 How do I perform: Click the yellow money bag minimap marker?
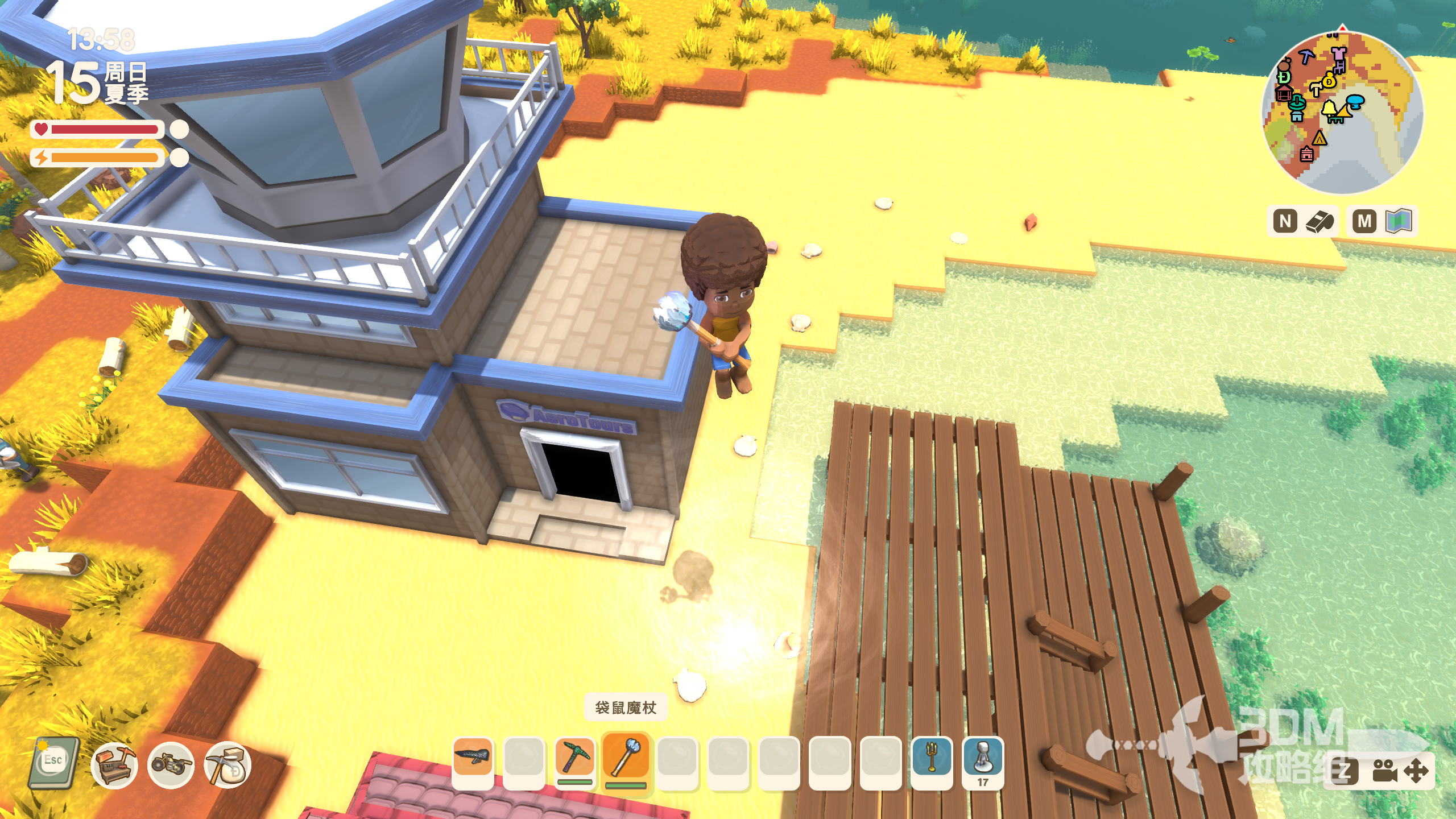1329,81
